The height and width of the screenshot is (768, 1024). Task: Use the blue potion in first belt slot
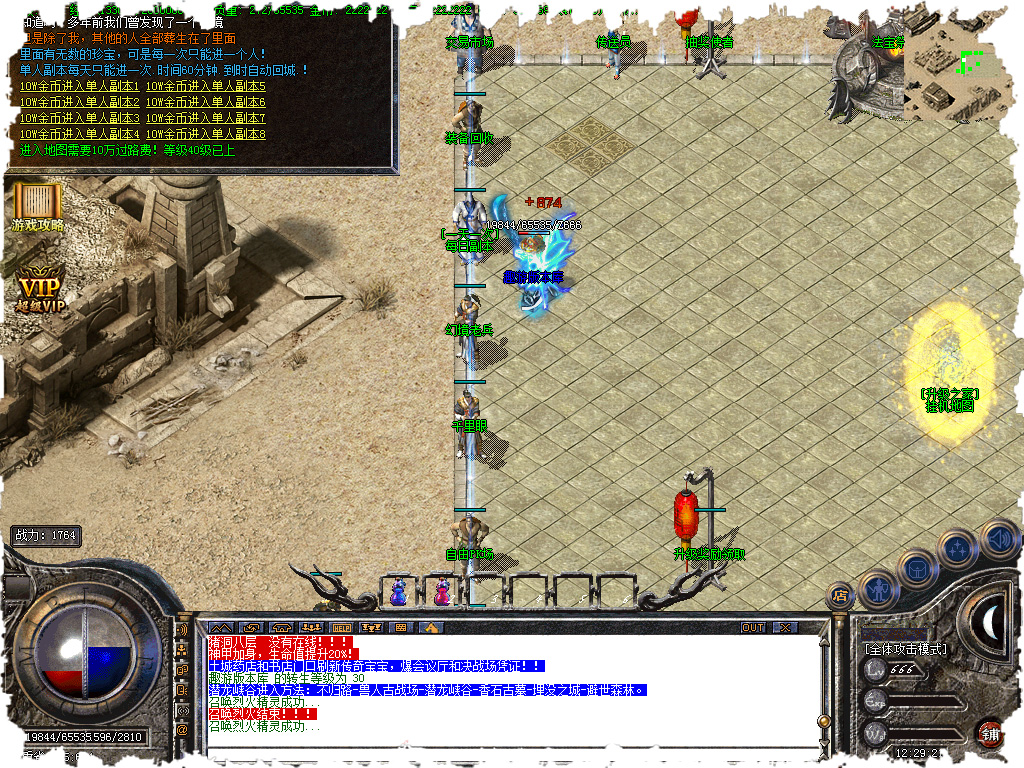tap(398, 592)
